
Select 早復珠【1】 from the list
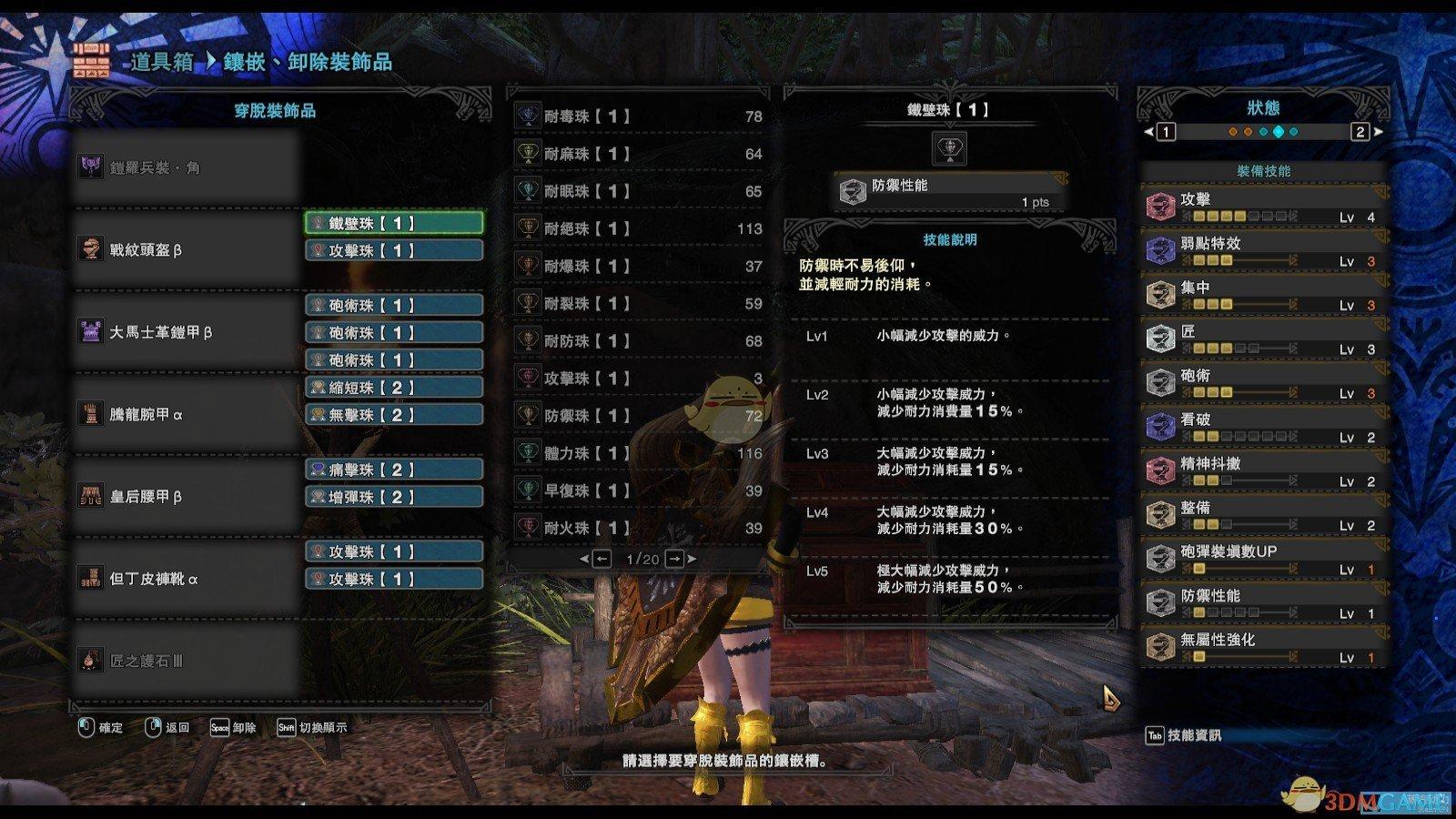click(x=637, y=490)
